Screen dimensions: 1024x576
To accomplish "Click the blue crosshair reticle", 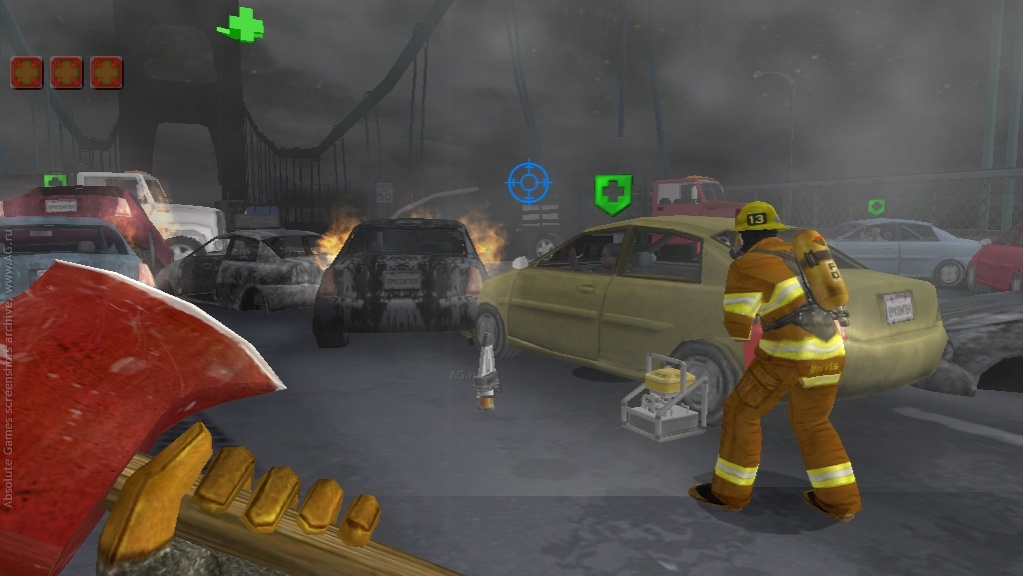I will click(x=528, y=182).
